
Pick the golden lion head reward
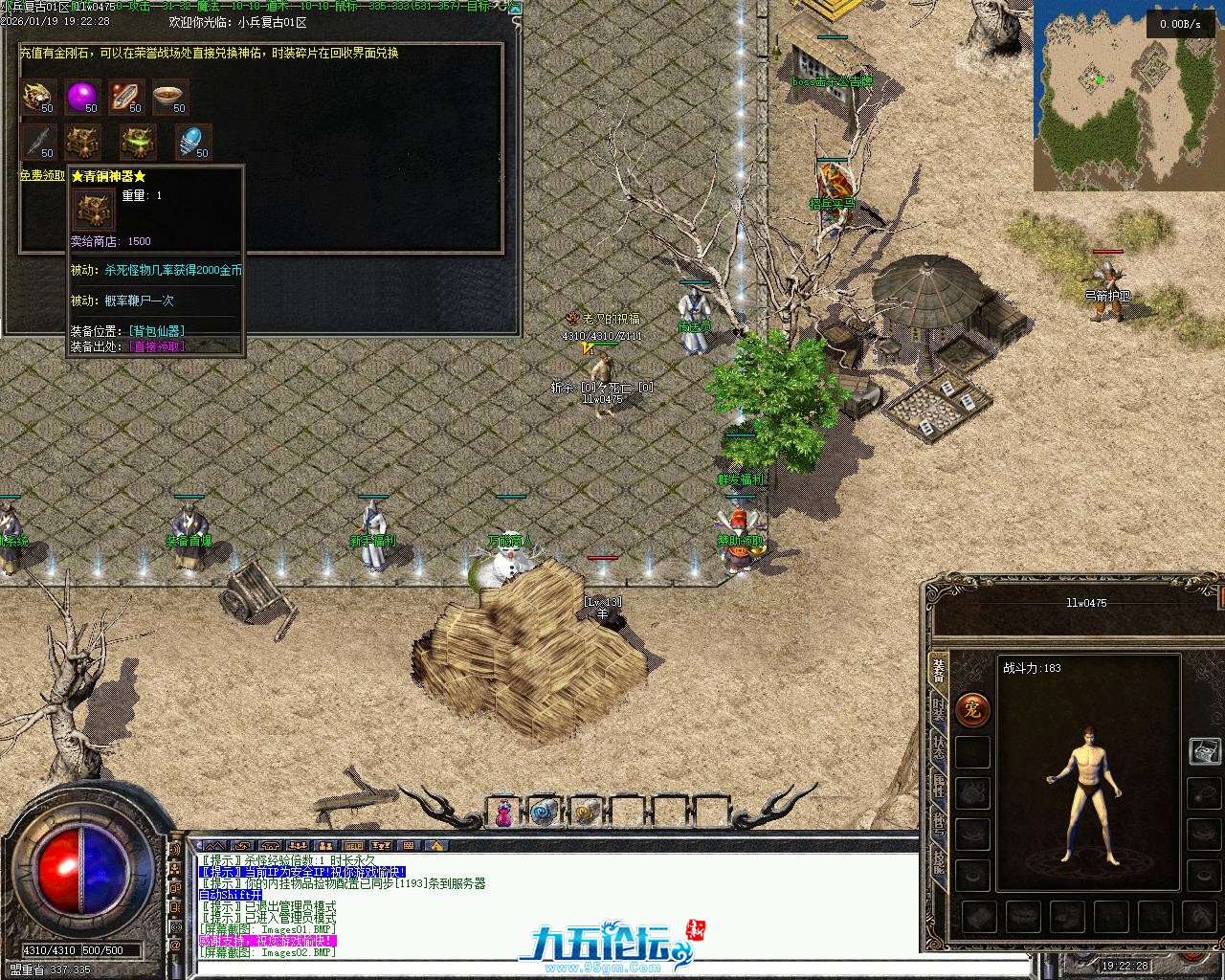coord(38,97)
